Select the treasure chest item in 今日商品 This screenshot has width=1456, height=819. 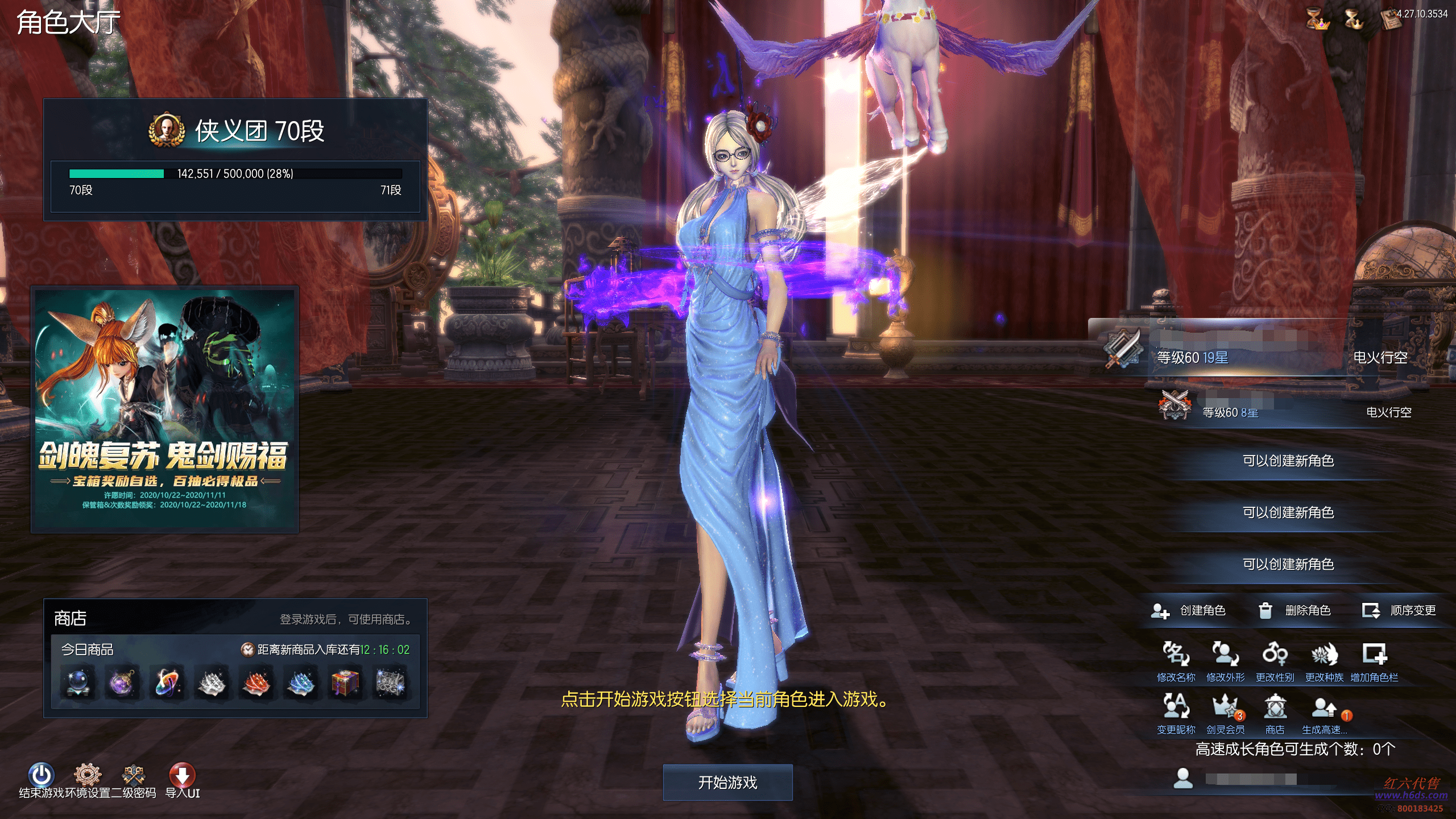point(345,682)
